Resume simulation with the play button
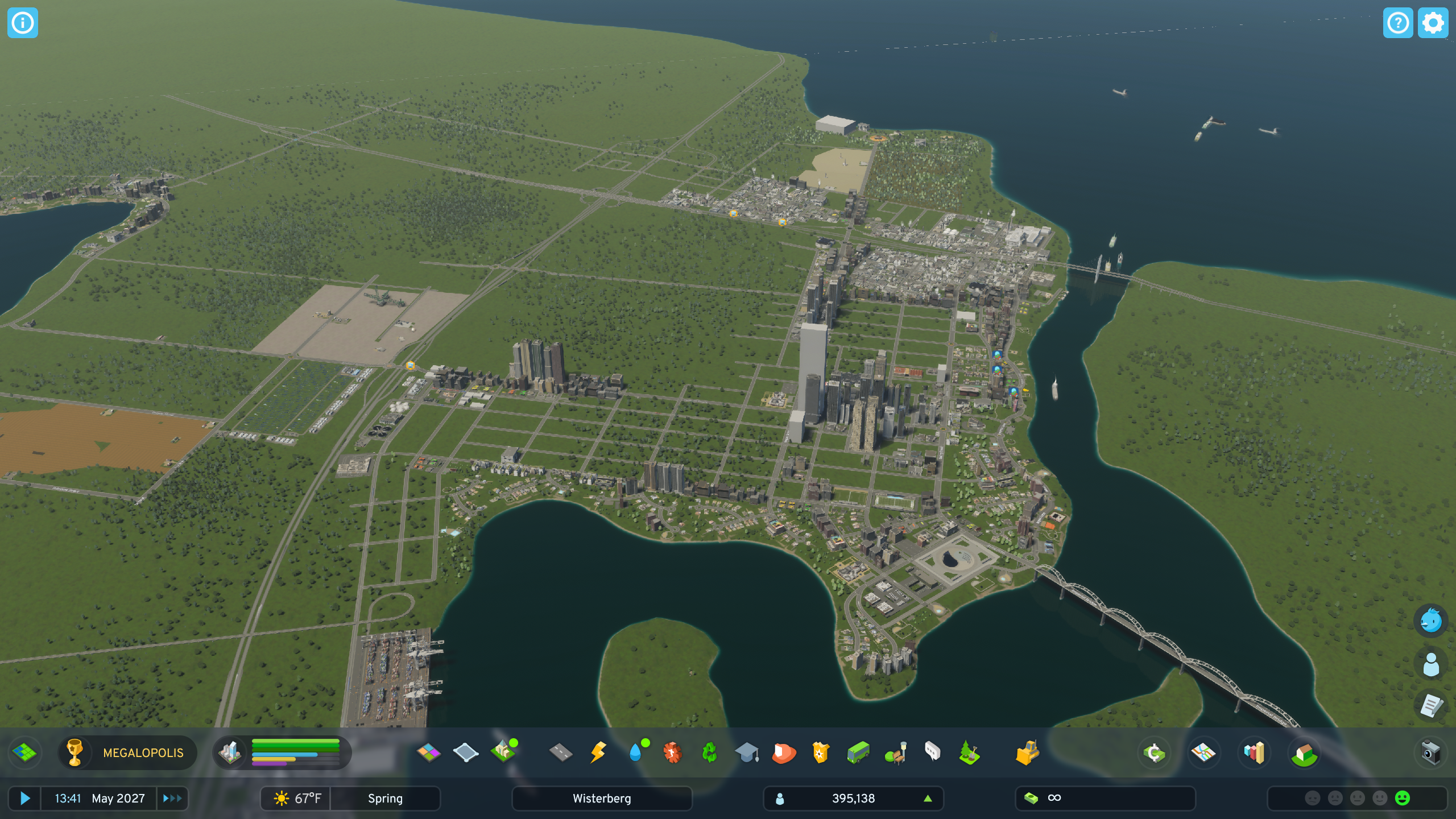The width and height of the screenshot is (1456, 819). [x=24, y=798]
